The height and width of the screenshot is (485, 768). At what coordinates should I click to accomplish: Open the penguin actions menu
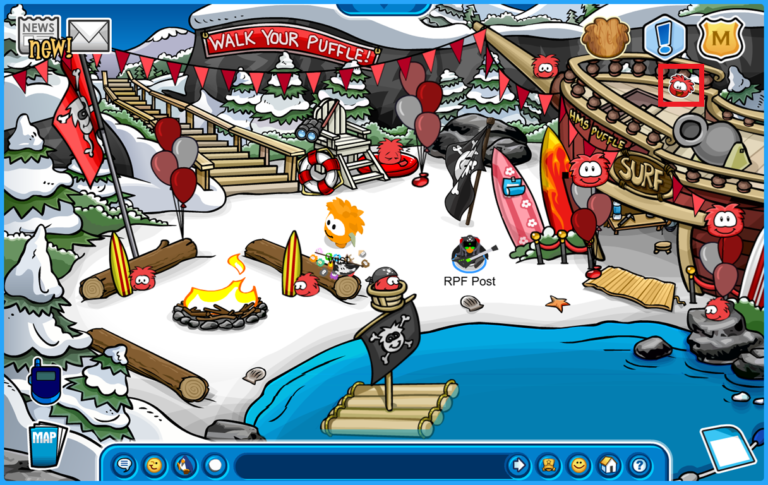pos(185,465)
